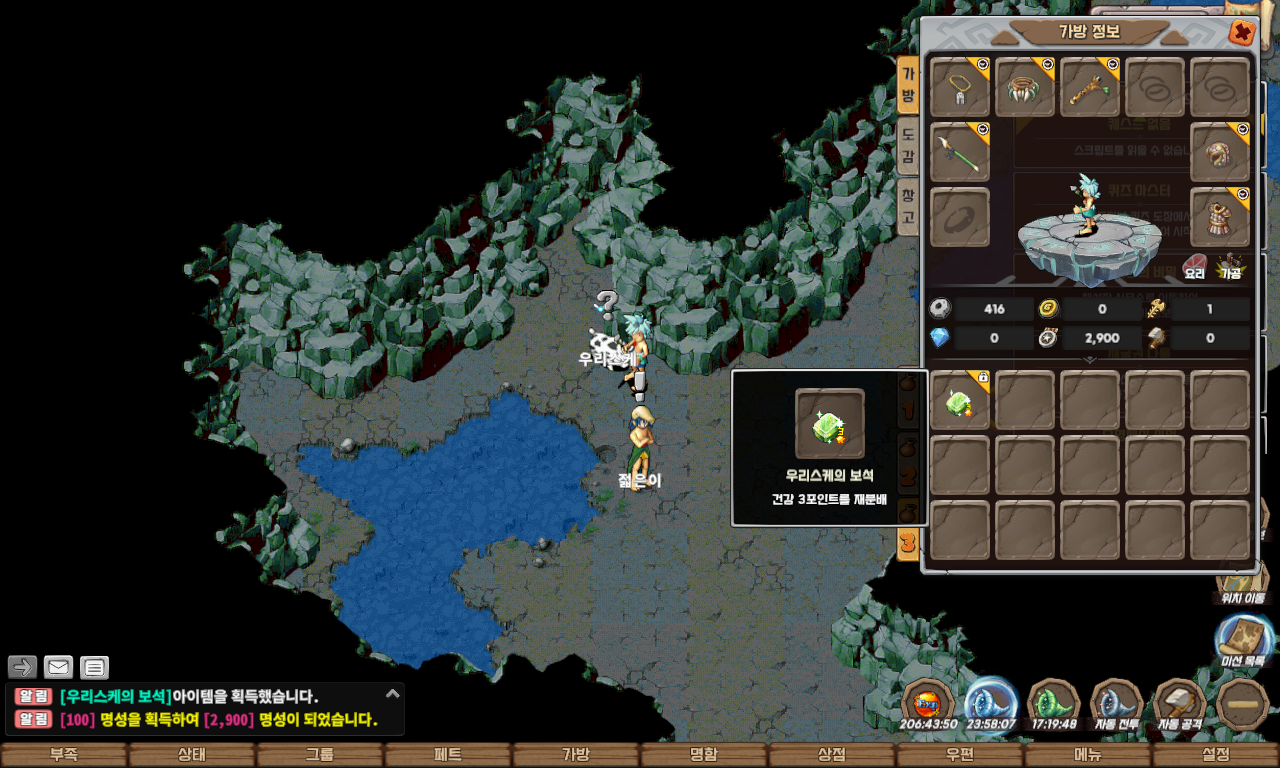Select the equipped fang bracelet slot
This screenshot has width=1280, height=768.
(x=1025, y=88)
